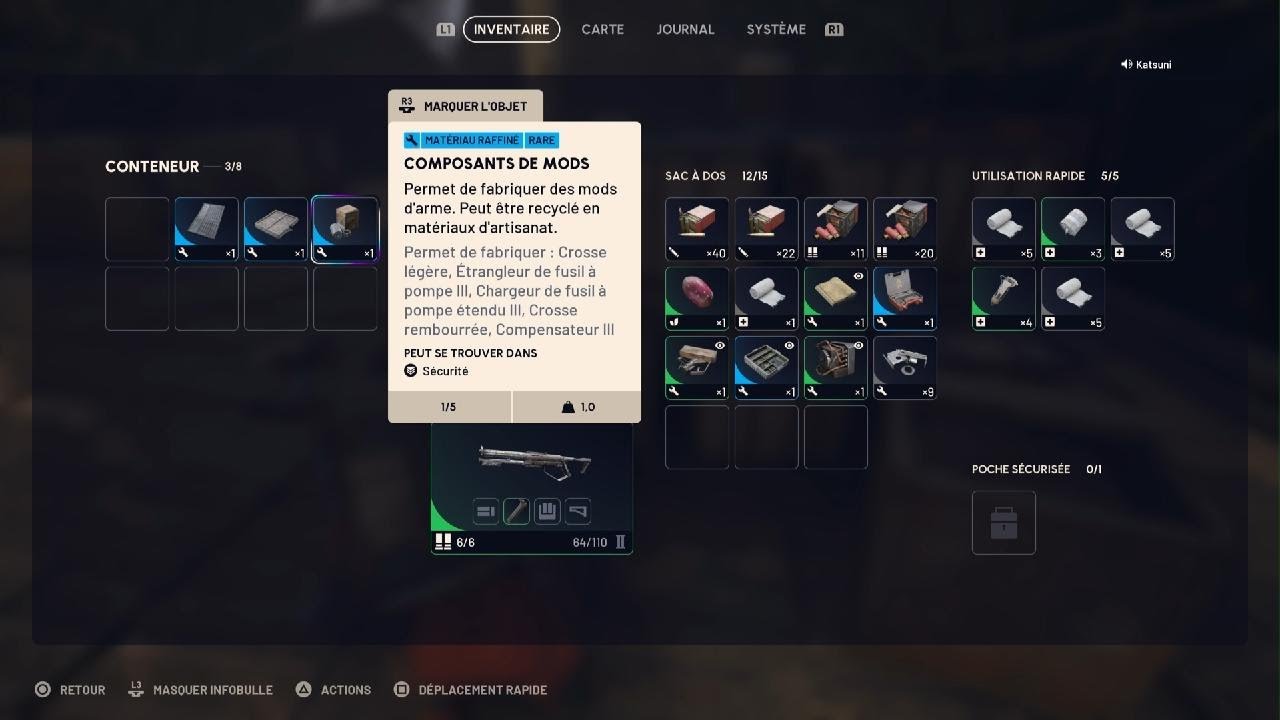The width and height of the screenshot is (1280, 720).
Task: Switch to the Carte tab
Action: 602,30
